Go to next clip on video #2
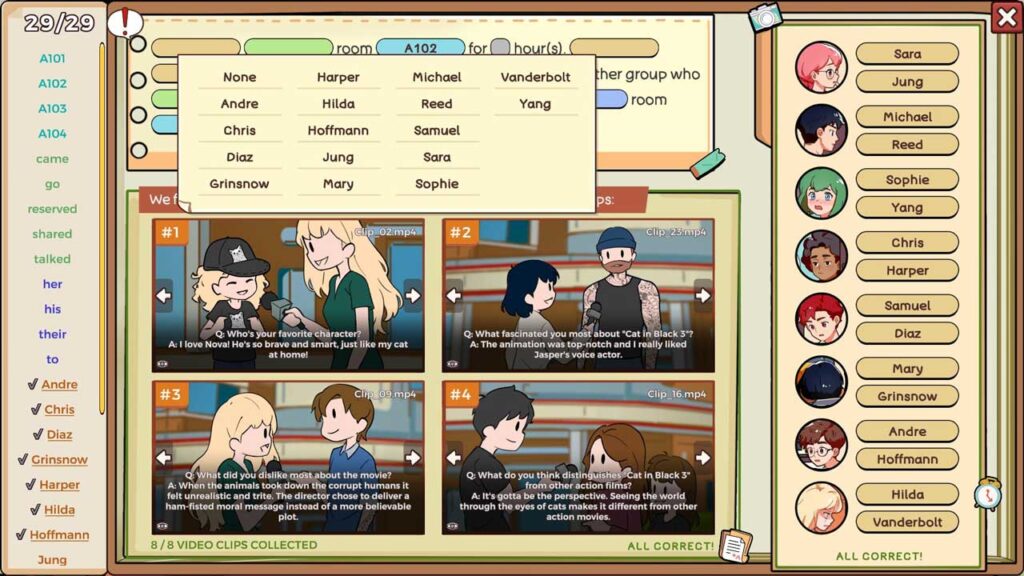The image size is (1024, 576). pos(703,295)
